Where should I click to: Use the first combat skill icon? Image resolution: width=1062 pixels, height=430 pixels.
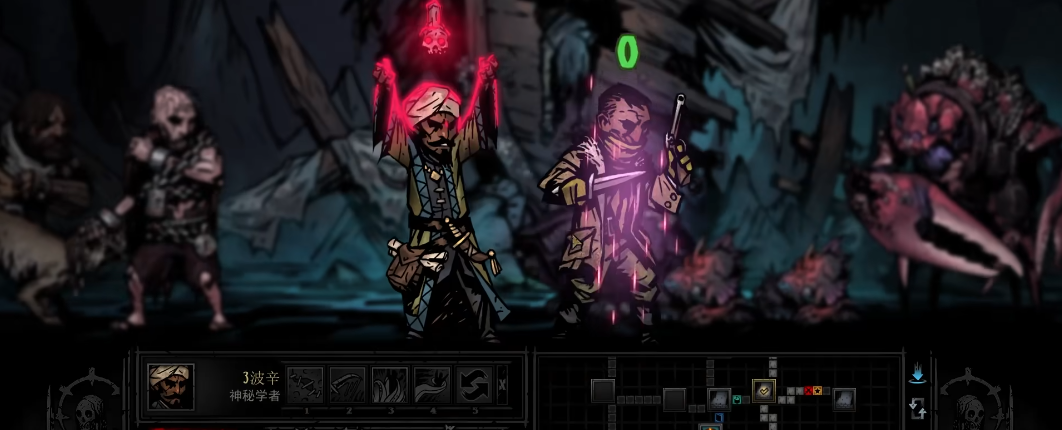tap(304, 385)
